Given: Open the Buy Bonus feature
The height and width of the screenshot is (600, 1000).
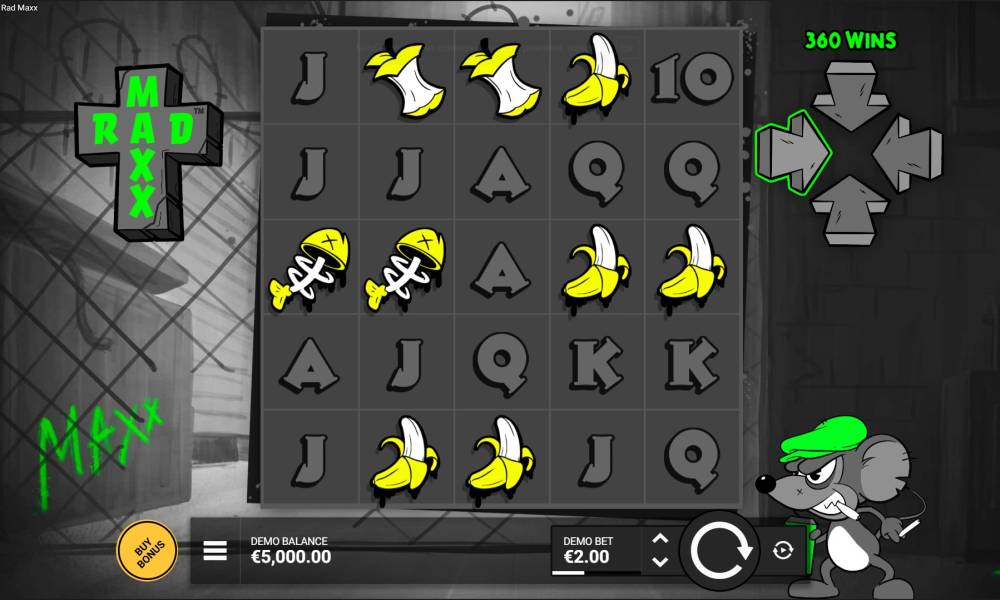Looking at the screenshot, I should [x=147, y=550].
